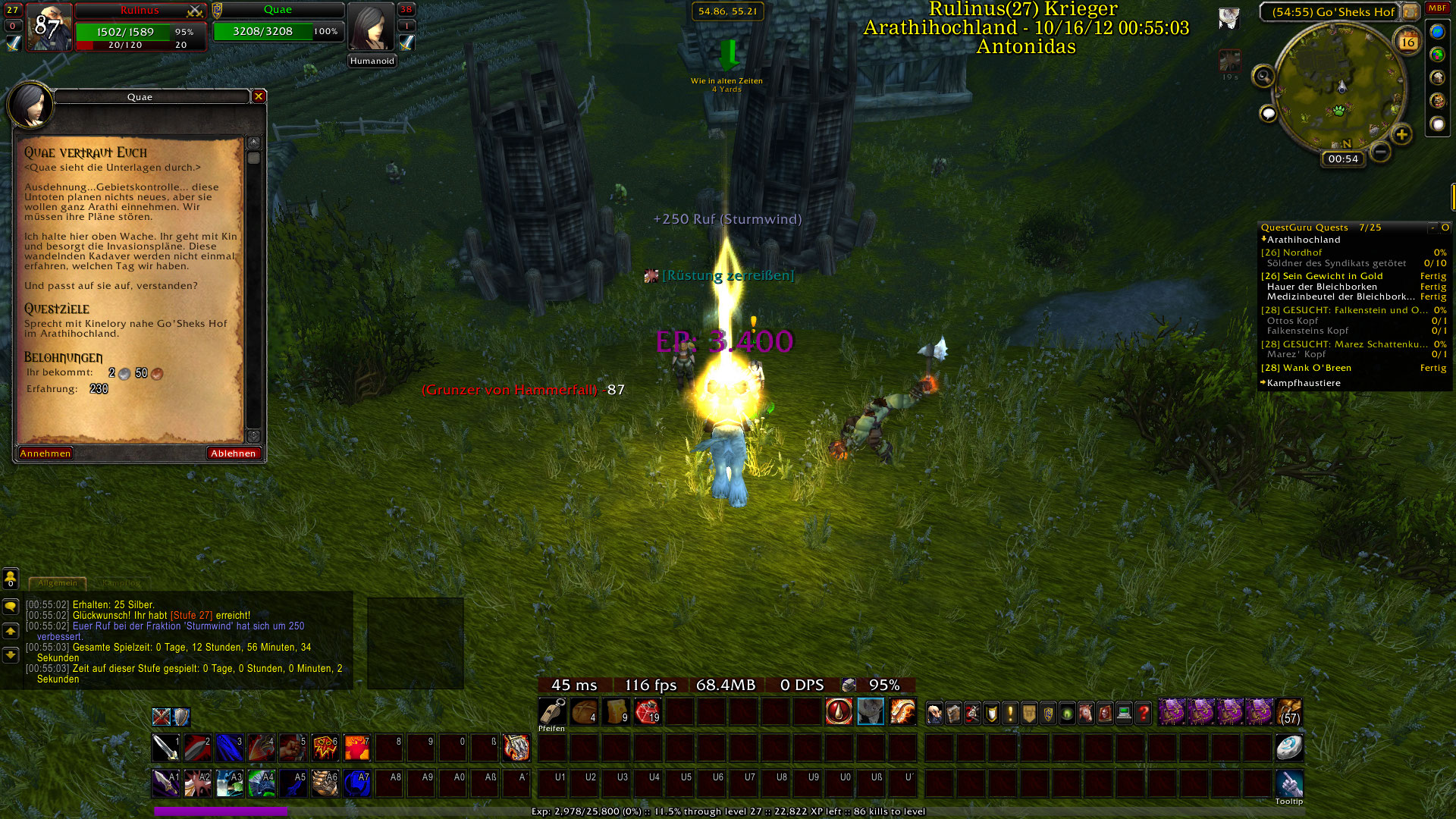Image resolution: width=1456 pixels, height=819 pixels.
Task: Decline the quest with the Ablehnen button
Action: 233,453
